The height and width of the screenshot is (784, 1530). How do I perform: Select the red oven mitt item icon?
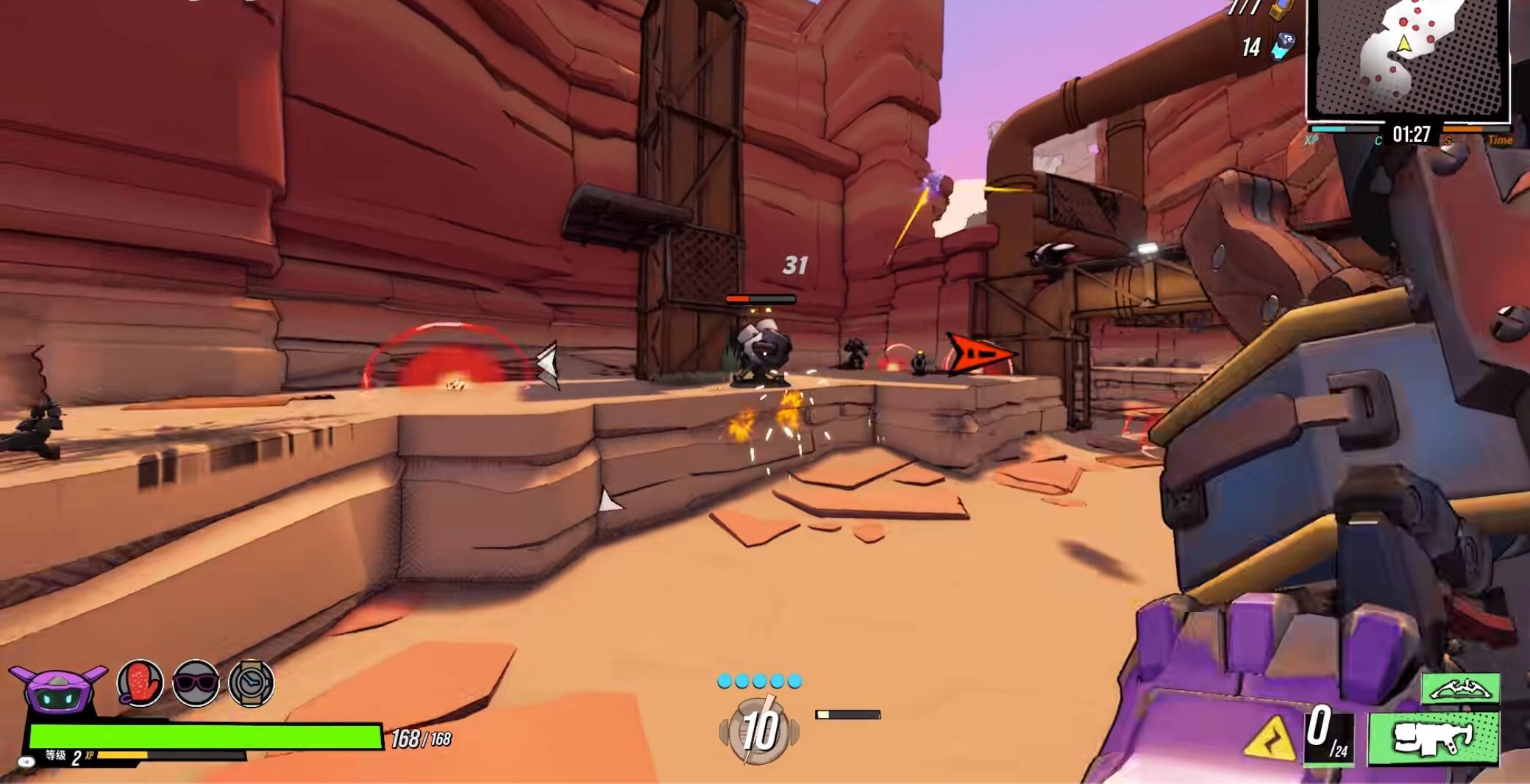point(140,683)
